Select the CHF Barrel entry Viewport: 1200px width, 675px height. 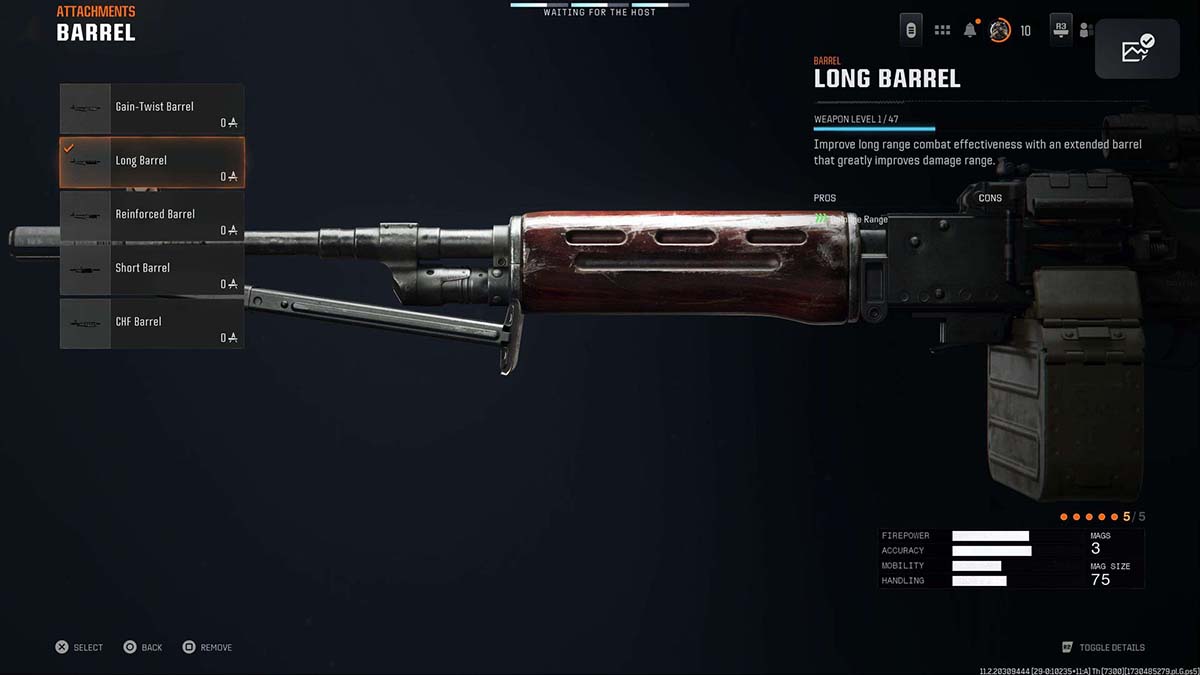click(152, 323)
